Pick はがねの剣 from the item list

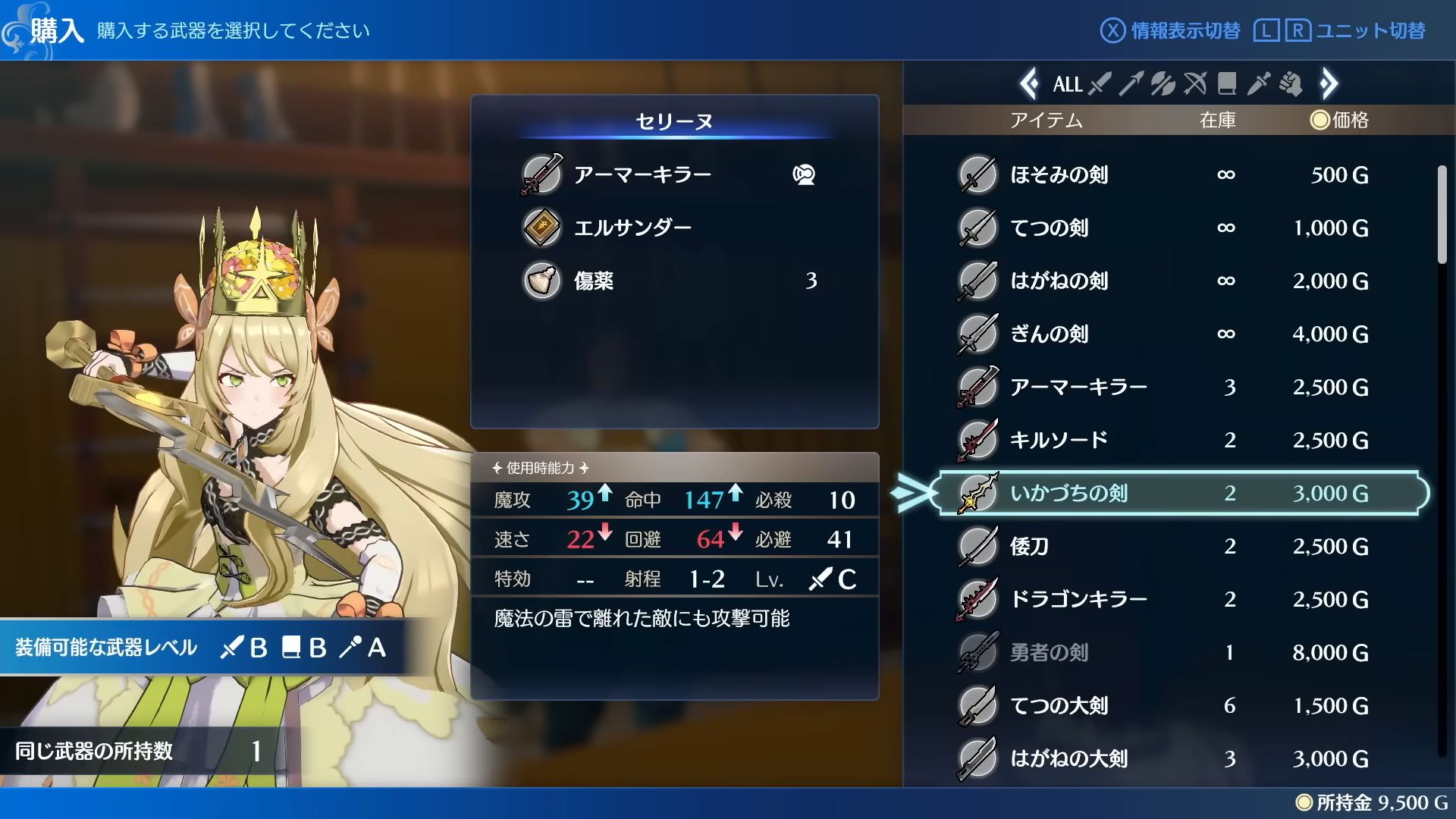[x=1059, y=281]
